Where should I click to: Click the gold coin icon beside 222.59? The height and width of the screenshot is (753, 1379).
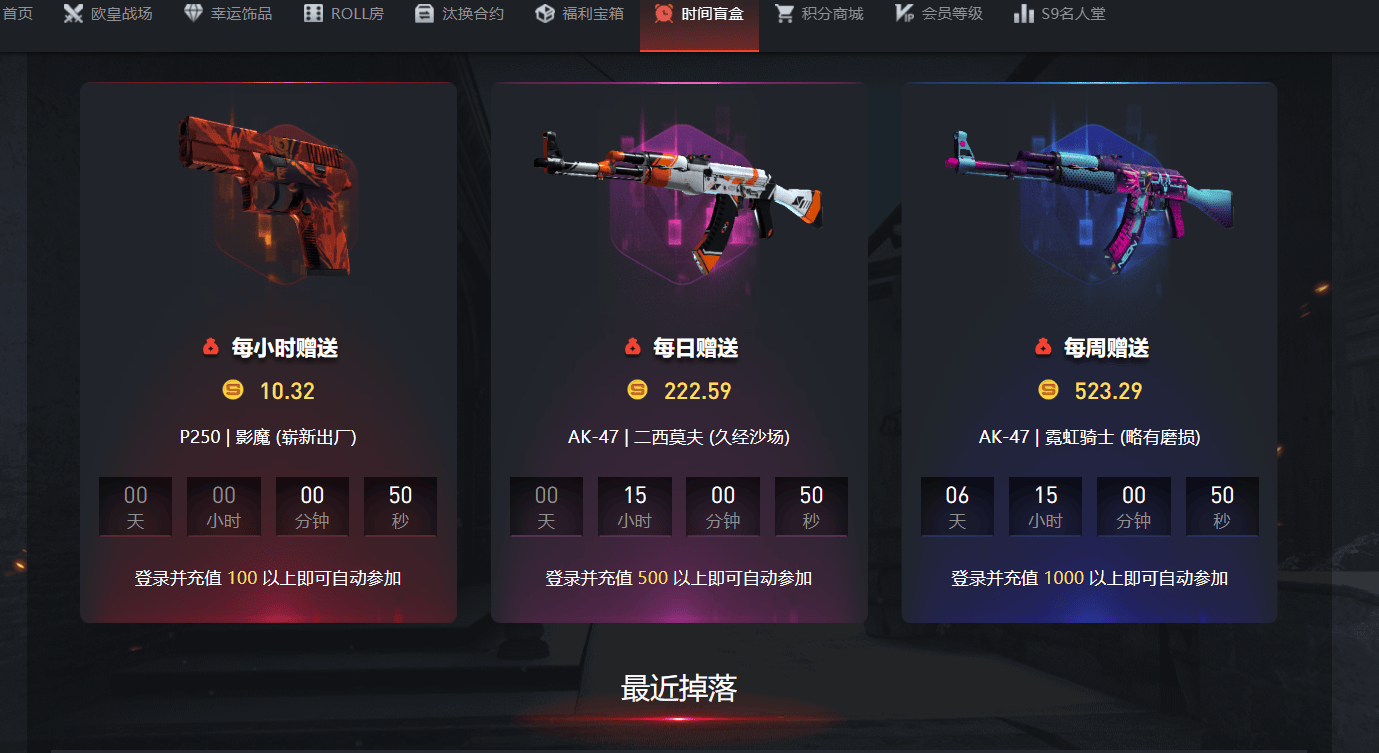pyautogui.click(x=637, y=390)
